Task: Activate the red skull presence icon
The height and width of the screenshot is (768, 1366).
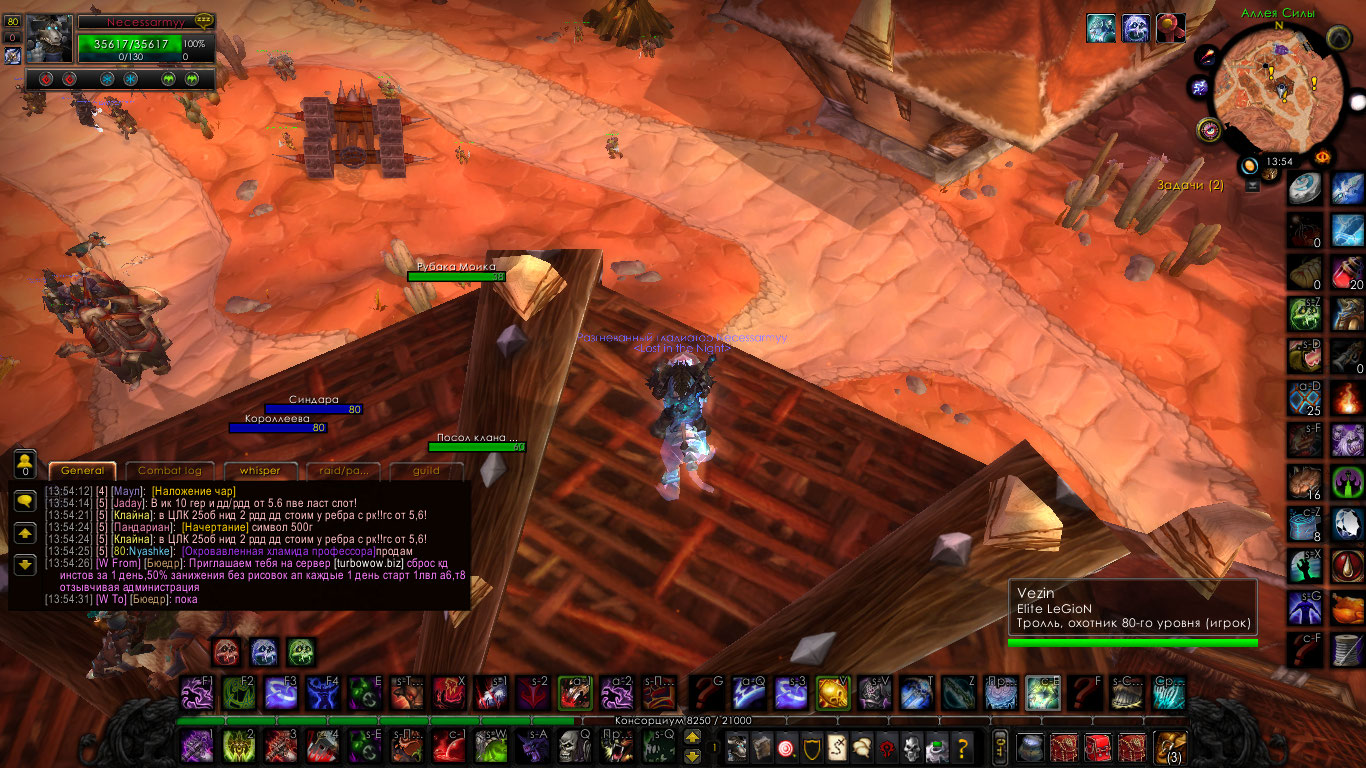Action: click(226, 652)
